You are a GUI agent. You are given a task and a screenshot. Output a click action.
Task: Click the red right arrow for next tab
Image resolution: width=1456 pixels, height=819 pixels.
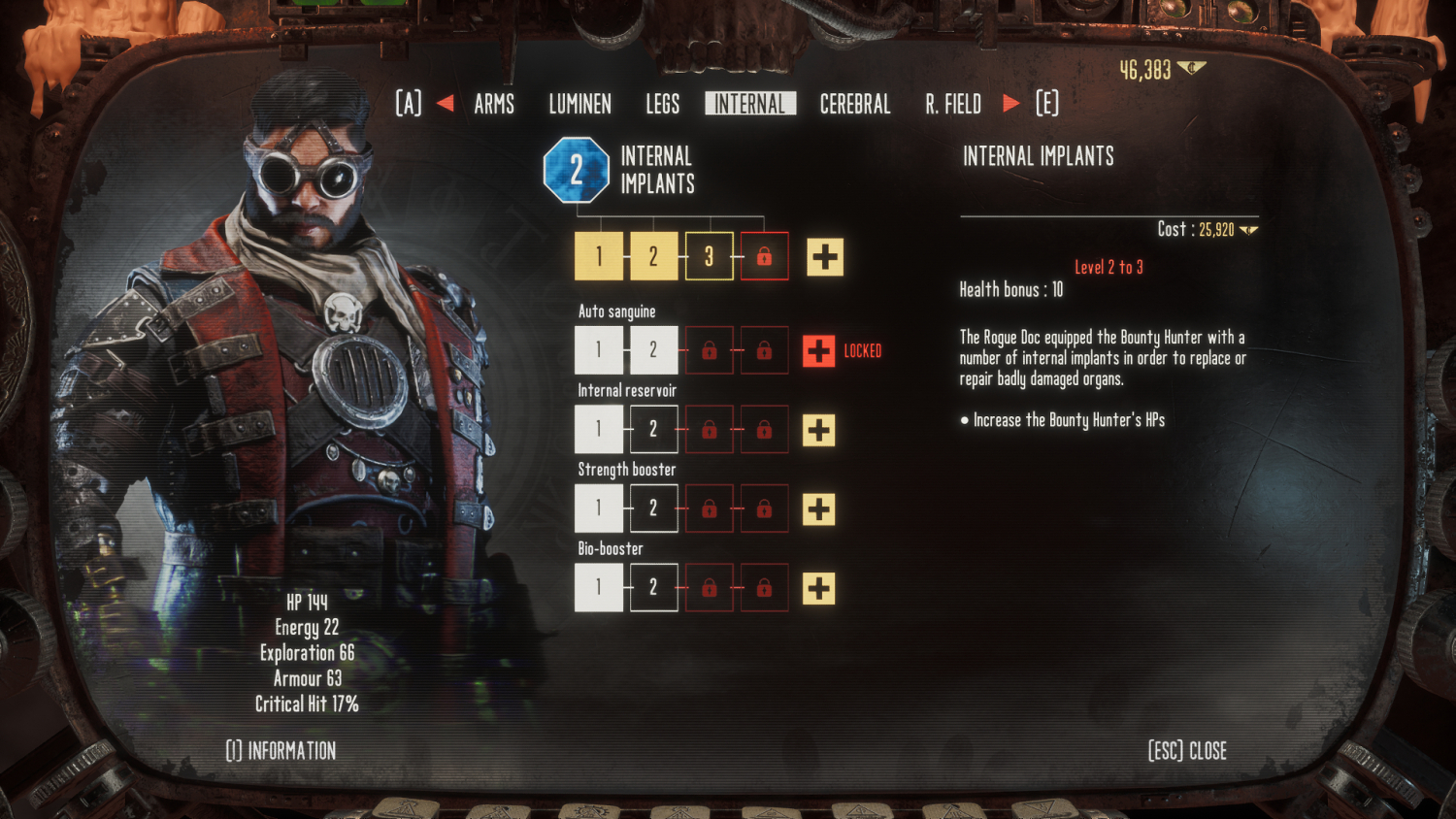[1010, 103]
